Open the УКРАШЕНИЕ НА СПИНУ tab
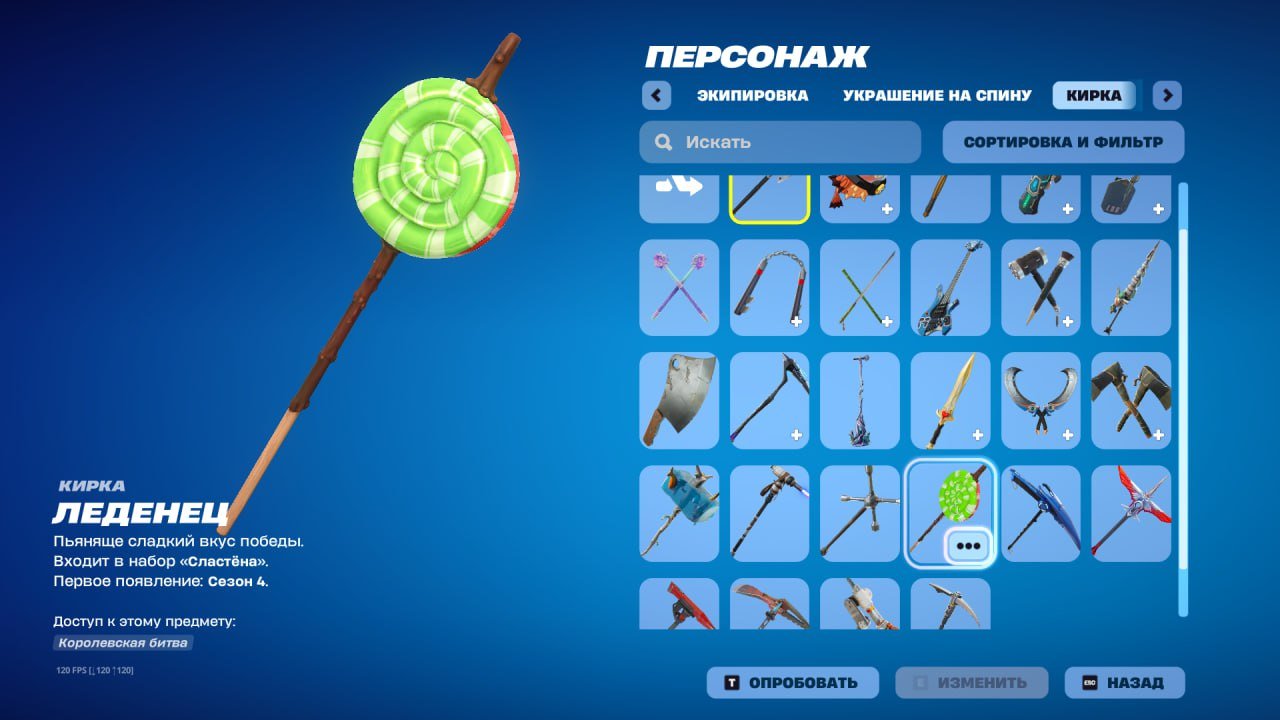 point(935,94)
